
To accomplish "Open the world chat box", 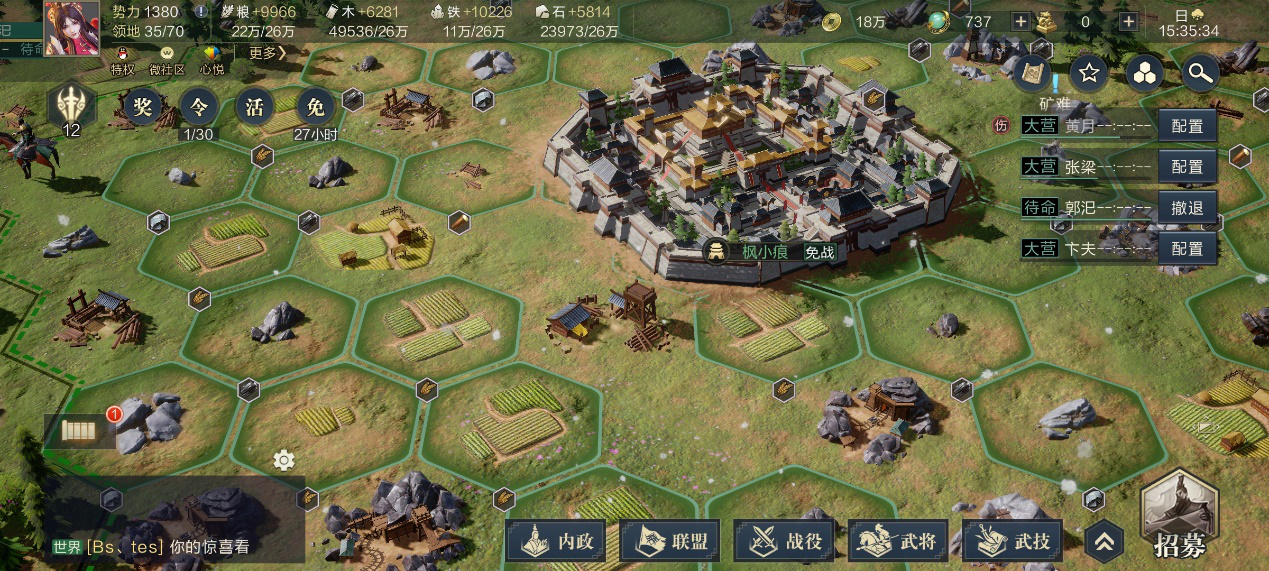I will click(x=175, y=547).
